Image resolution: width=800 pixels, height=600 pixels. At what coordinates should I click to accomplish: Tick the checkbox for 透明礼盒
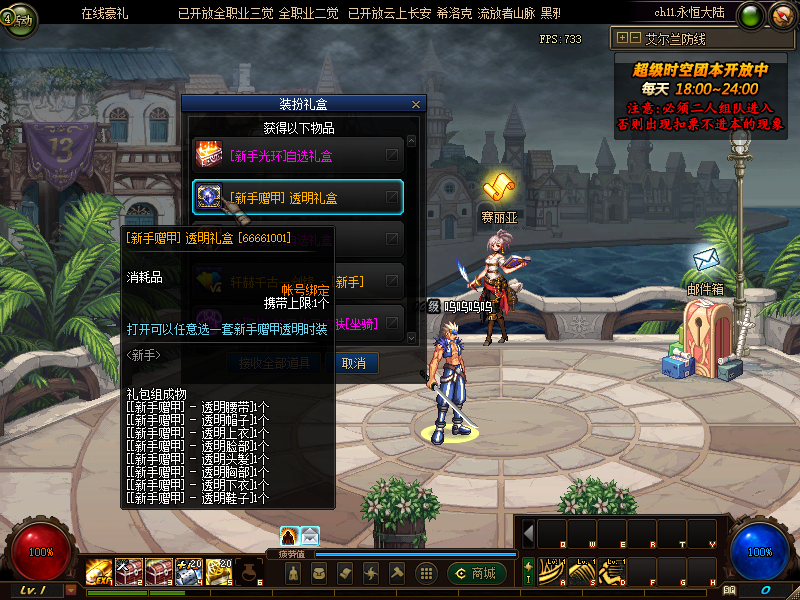tap(392, 197)
